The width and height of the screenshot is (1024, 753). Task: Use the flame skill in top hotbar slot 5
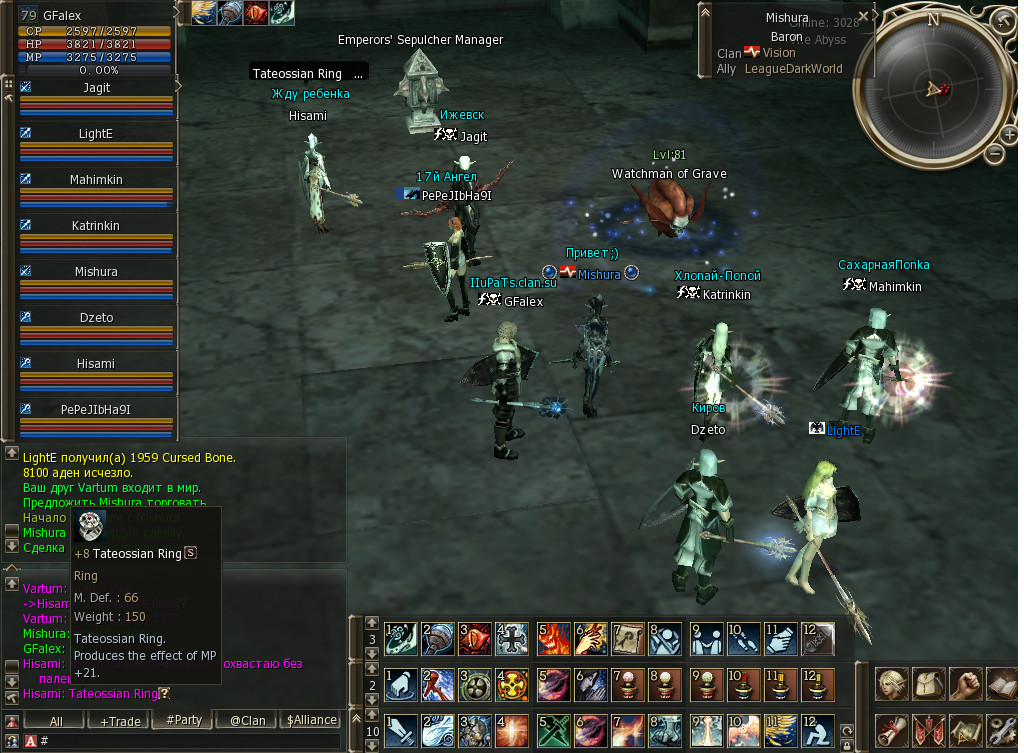[x=553, y=636]
